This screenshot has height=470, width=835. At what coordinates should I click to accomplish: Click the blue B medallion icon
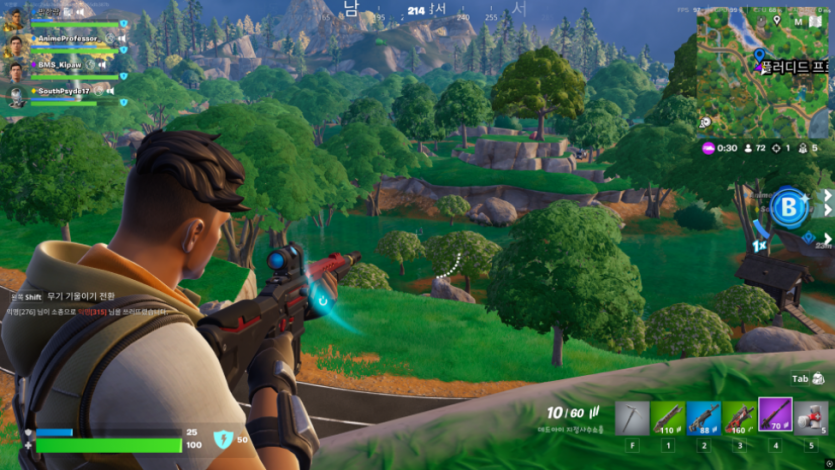788,208
